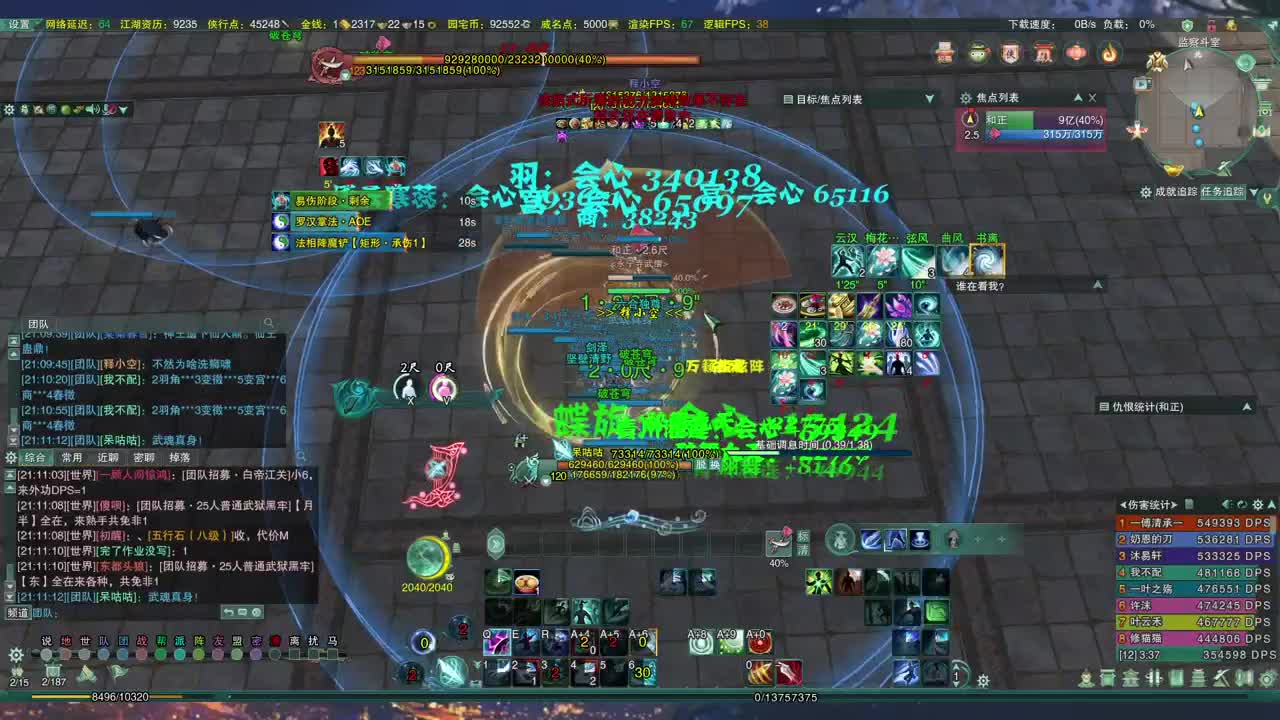
Task: Select the 书离 ability icon in focus list
Action: [987, 259]
